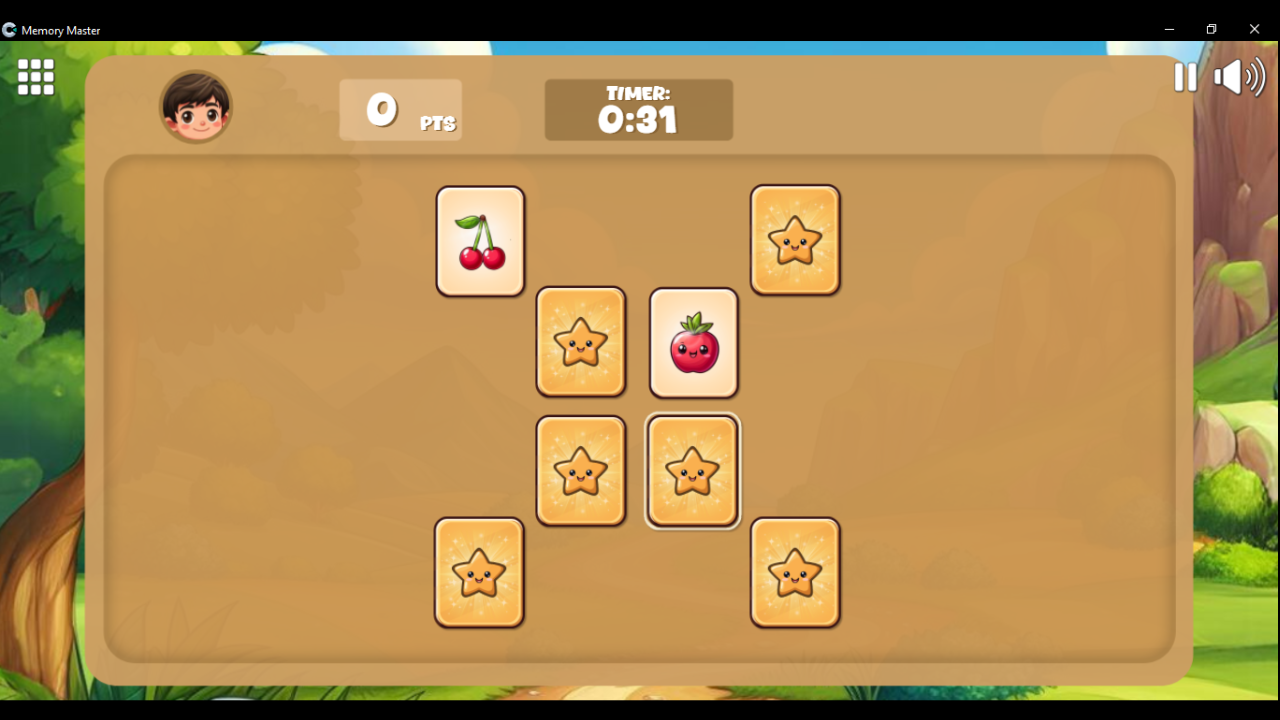Viewport: 1280px width, 720px height.
Task: Flip the bottom-right star card
Action: [795, 572]
